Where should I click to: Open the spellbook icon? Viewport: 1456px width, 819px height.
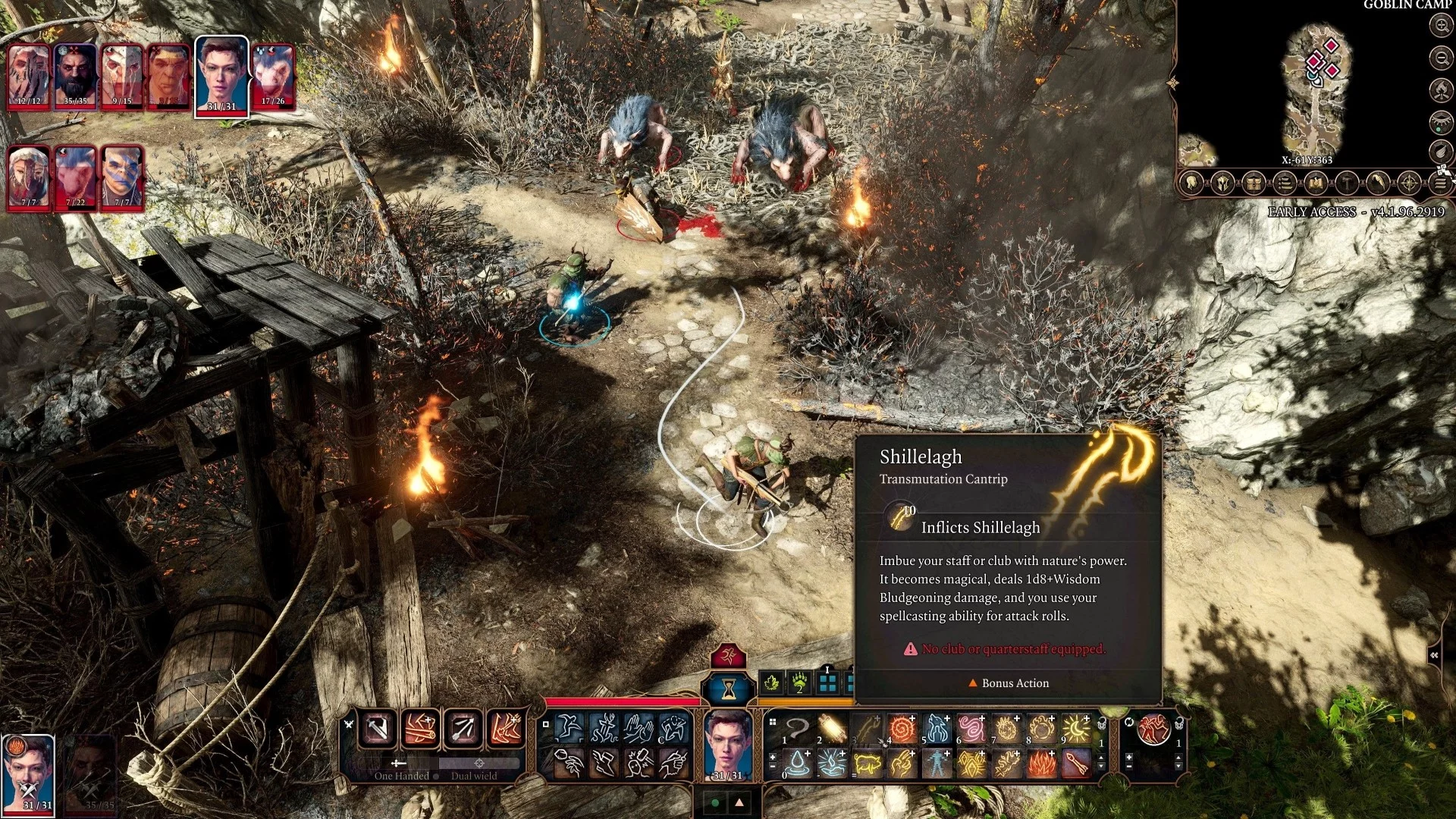click(1316, 184)
